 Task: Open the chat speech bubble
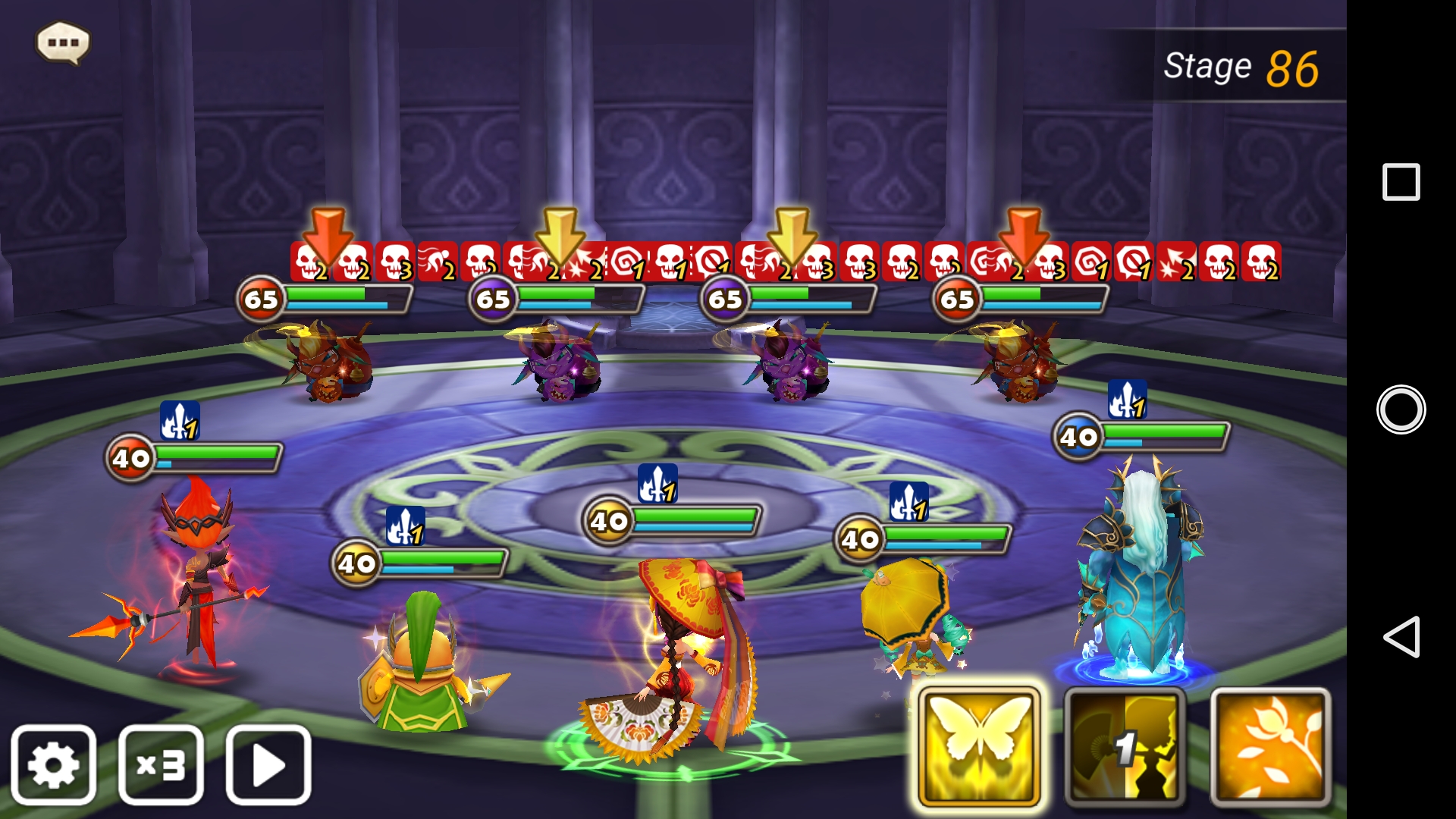point(63,42)
